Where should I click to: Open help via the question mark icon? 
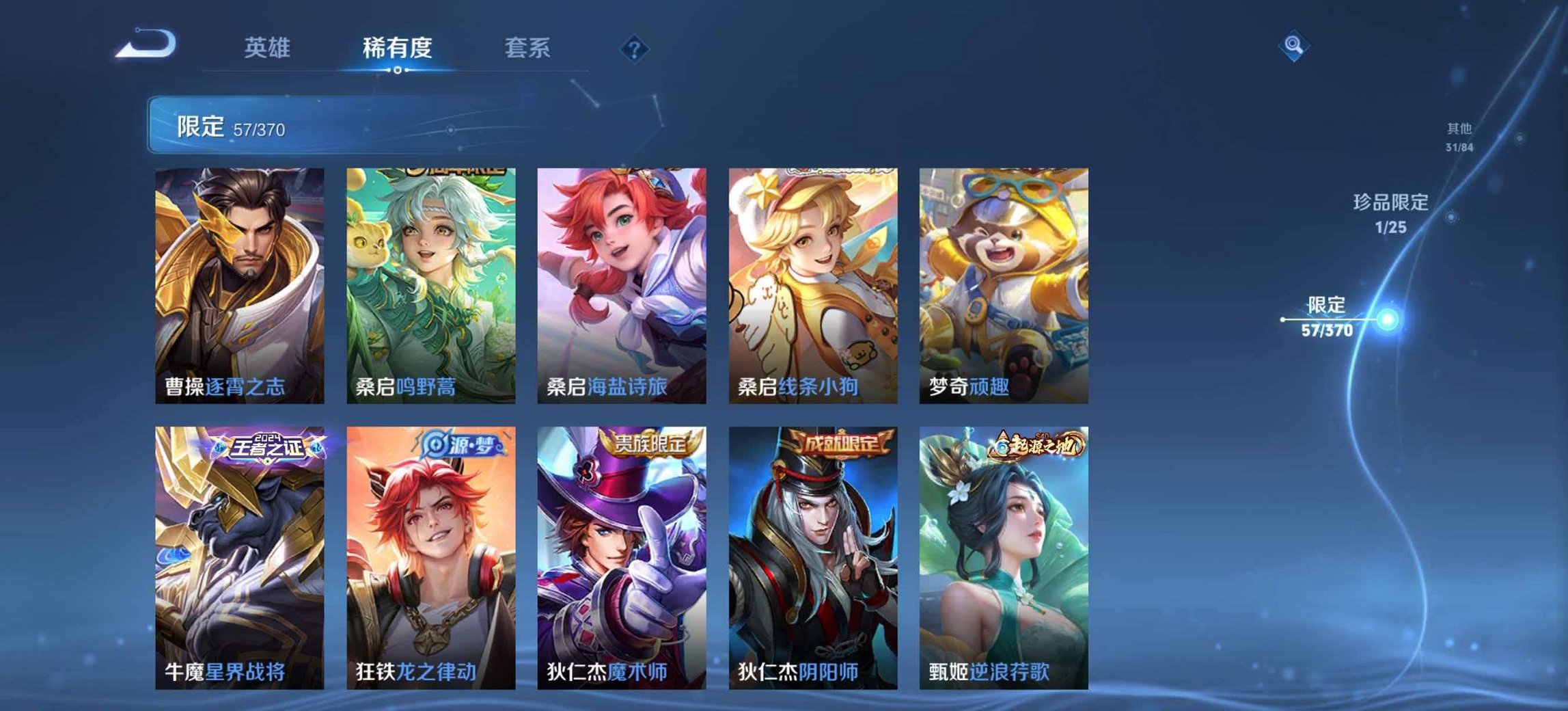pyautogui.click(x=635, y=48)
